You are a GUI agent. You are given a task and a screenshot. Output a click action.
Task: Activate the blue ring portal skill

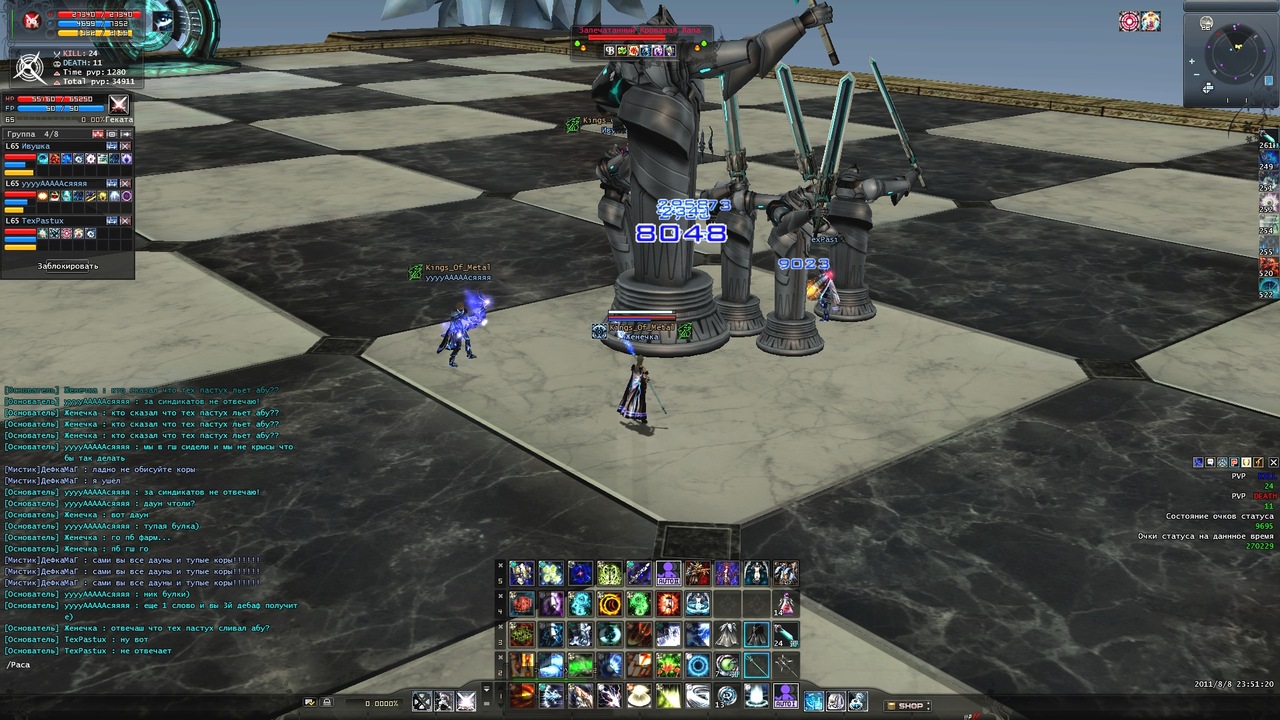click(698, 665)
